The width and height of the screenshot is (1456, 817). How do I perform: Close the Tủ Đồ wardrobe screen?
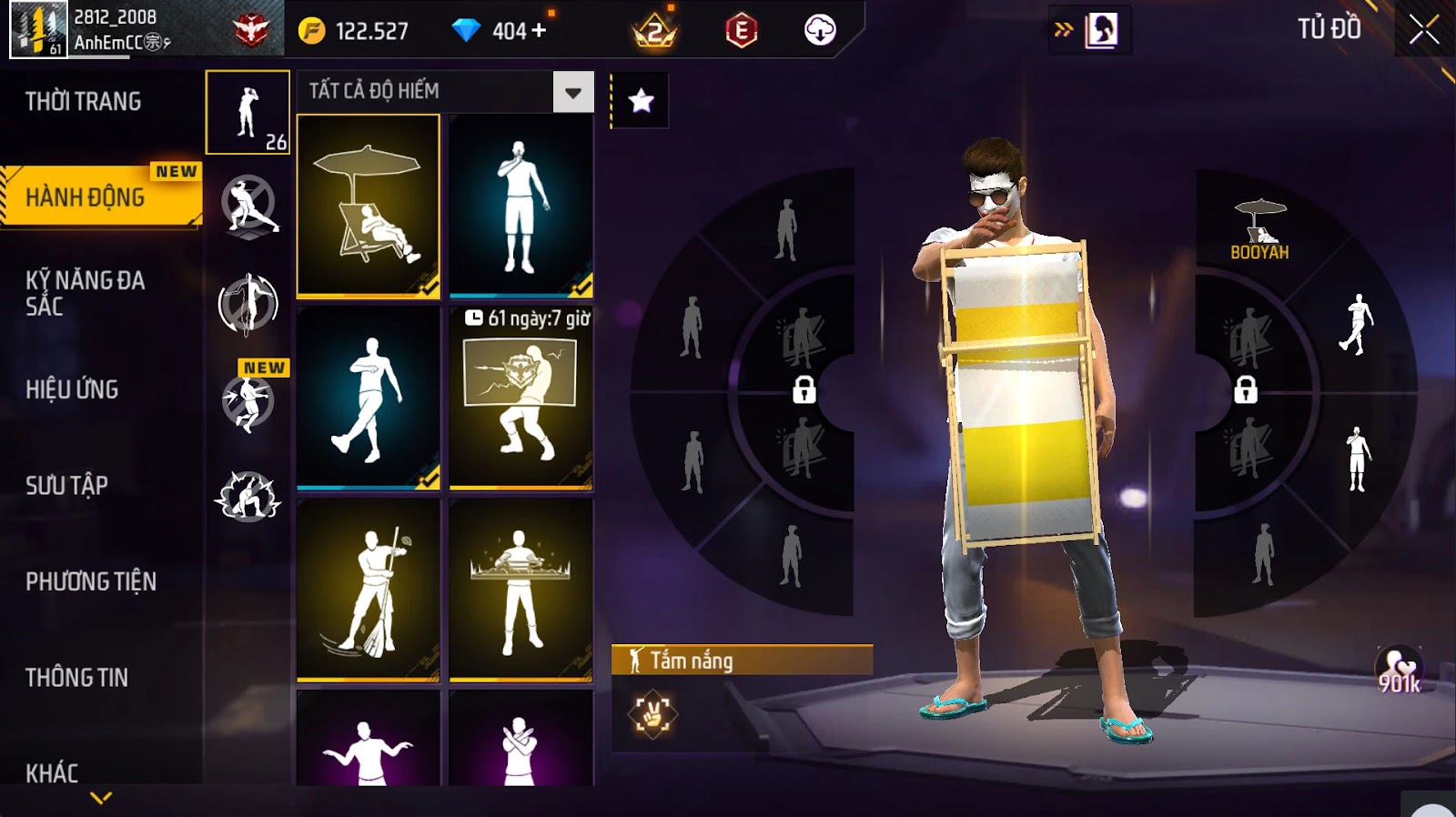point(1424,30)
